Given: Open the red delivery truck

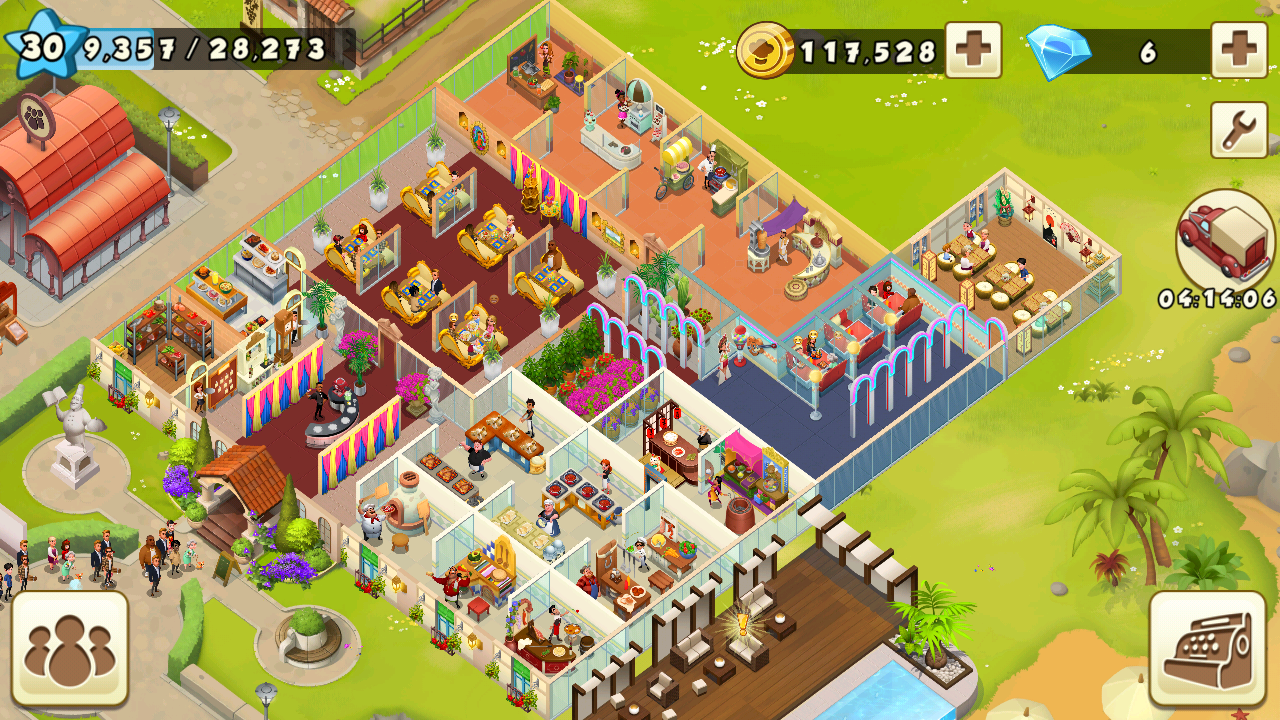Looking at the screenshot, I should coord(1224,240).
